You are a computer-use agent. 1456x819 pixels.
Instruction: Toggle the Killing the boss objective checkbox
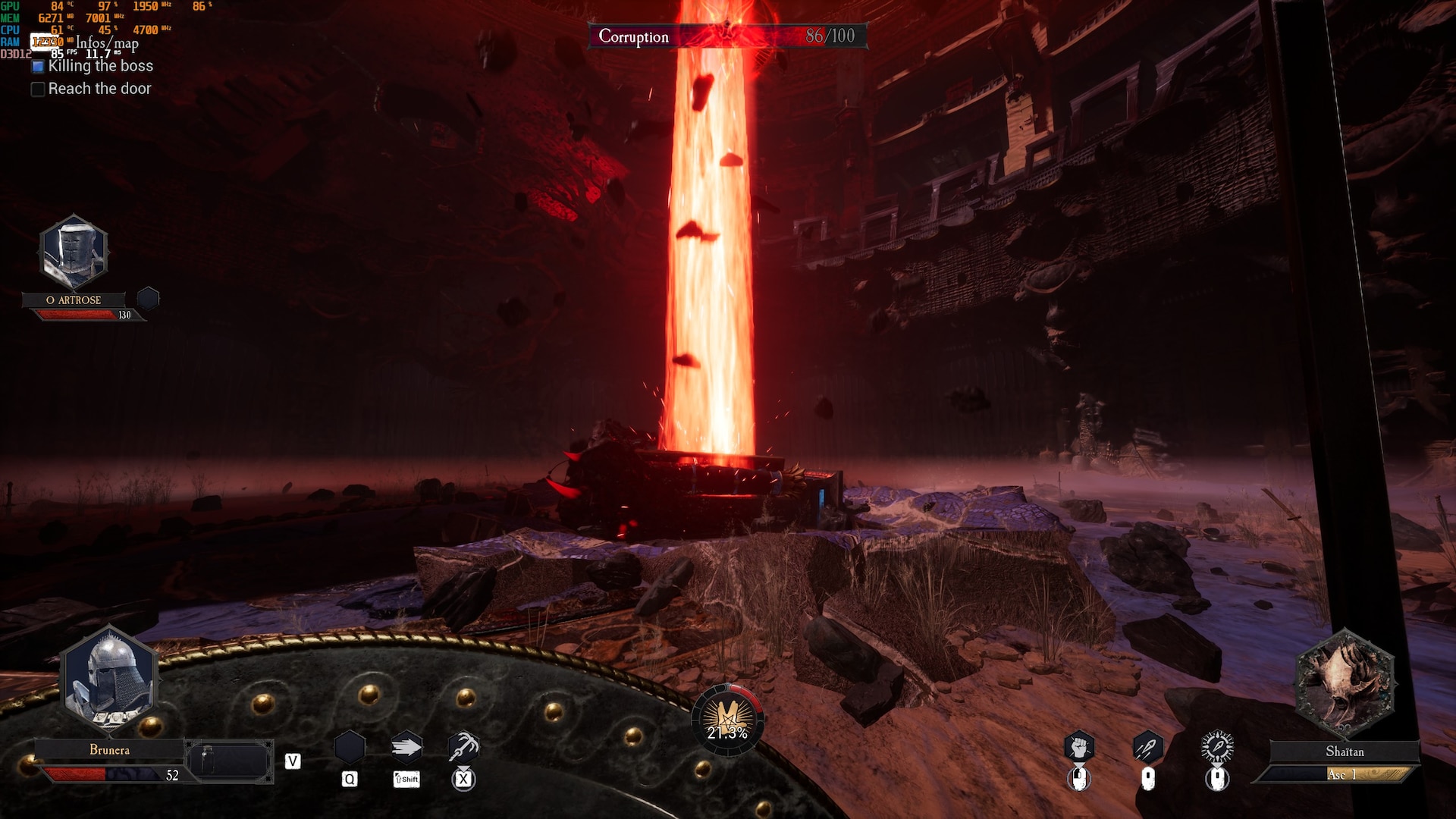tap(38, 67)
